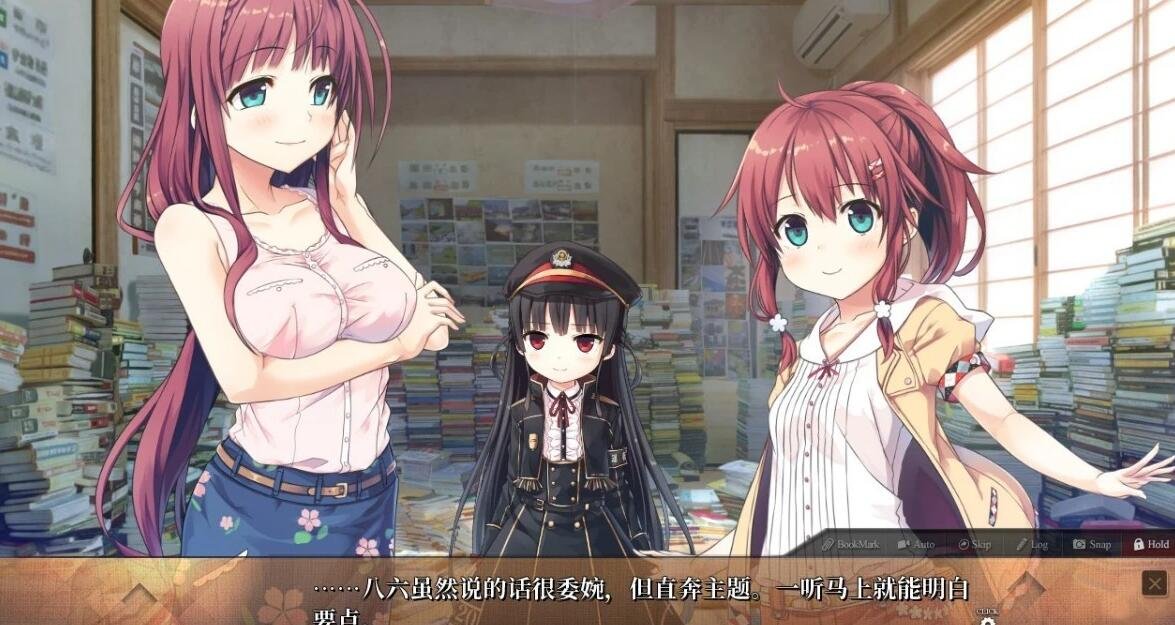The image size is (1175, 625).
Task: Hide the dialogue box with X
Action: pyautogui.click(x=1155, y=583)
